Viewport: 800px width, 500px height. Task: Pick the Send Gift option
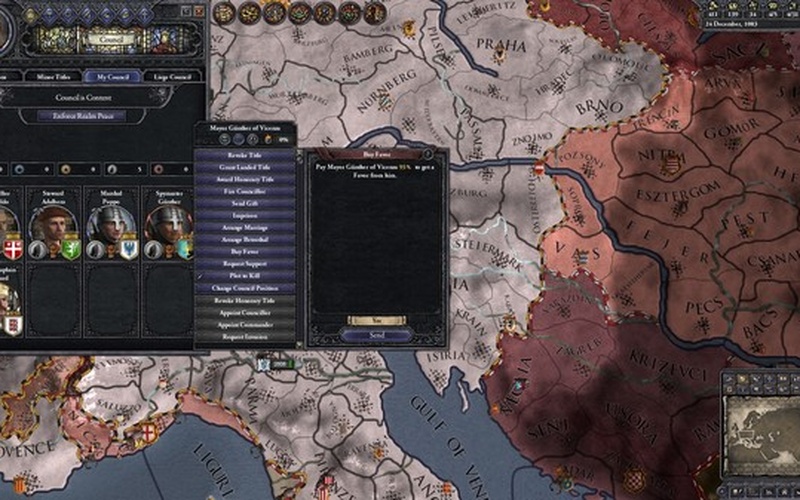(245, 204)
